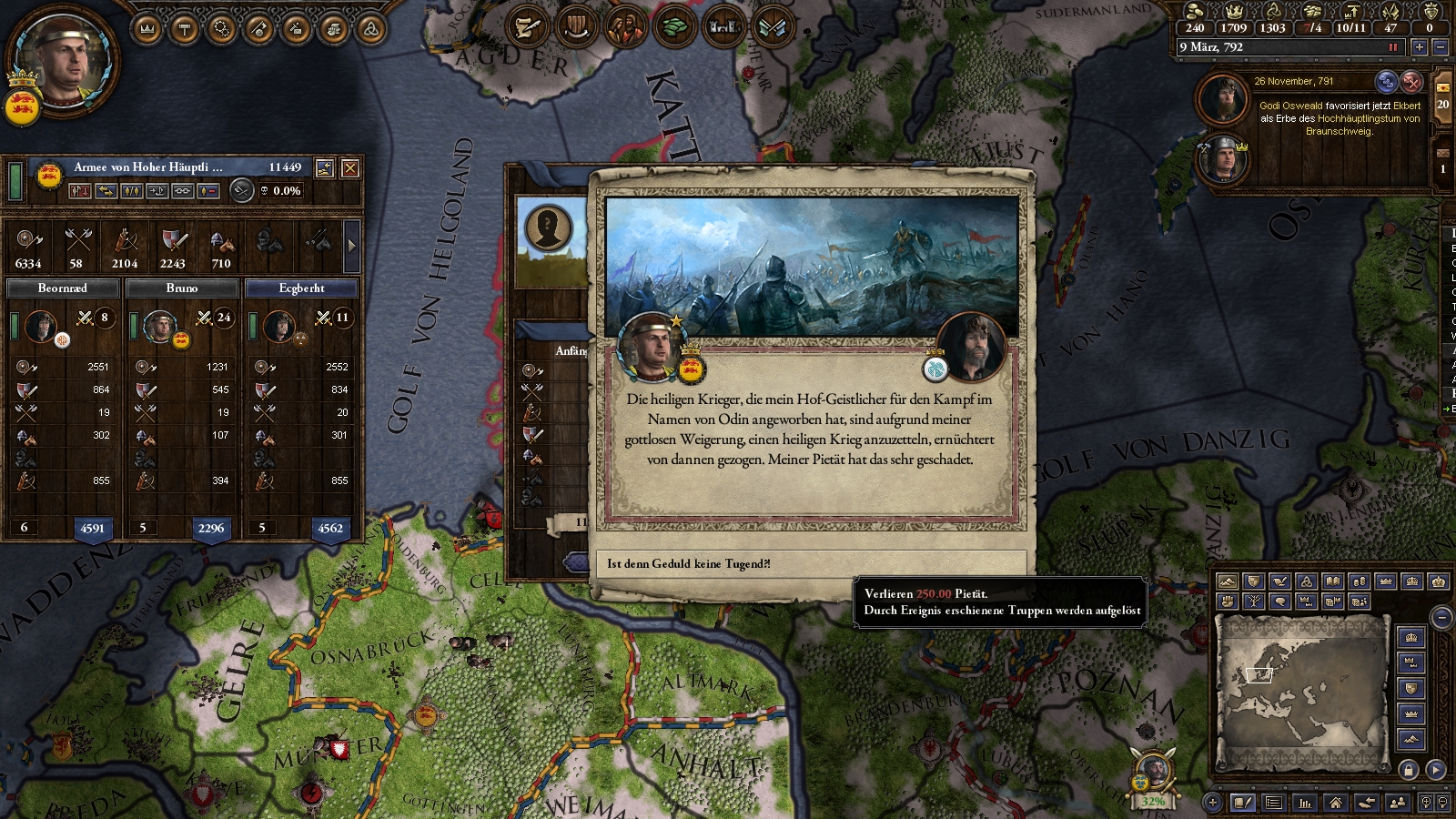This screenshot has height=819, width=1456.
Task: Click the world minimap parchment
Action: 1302,692
